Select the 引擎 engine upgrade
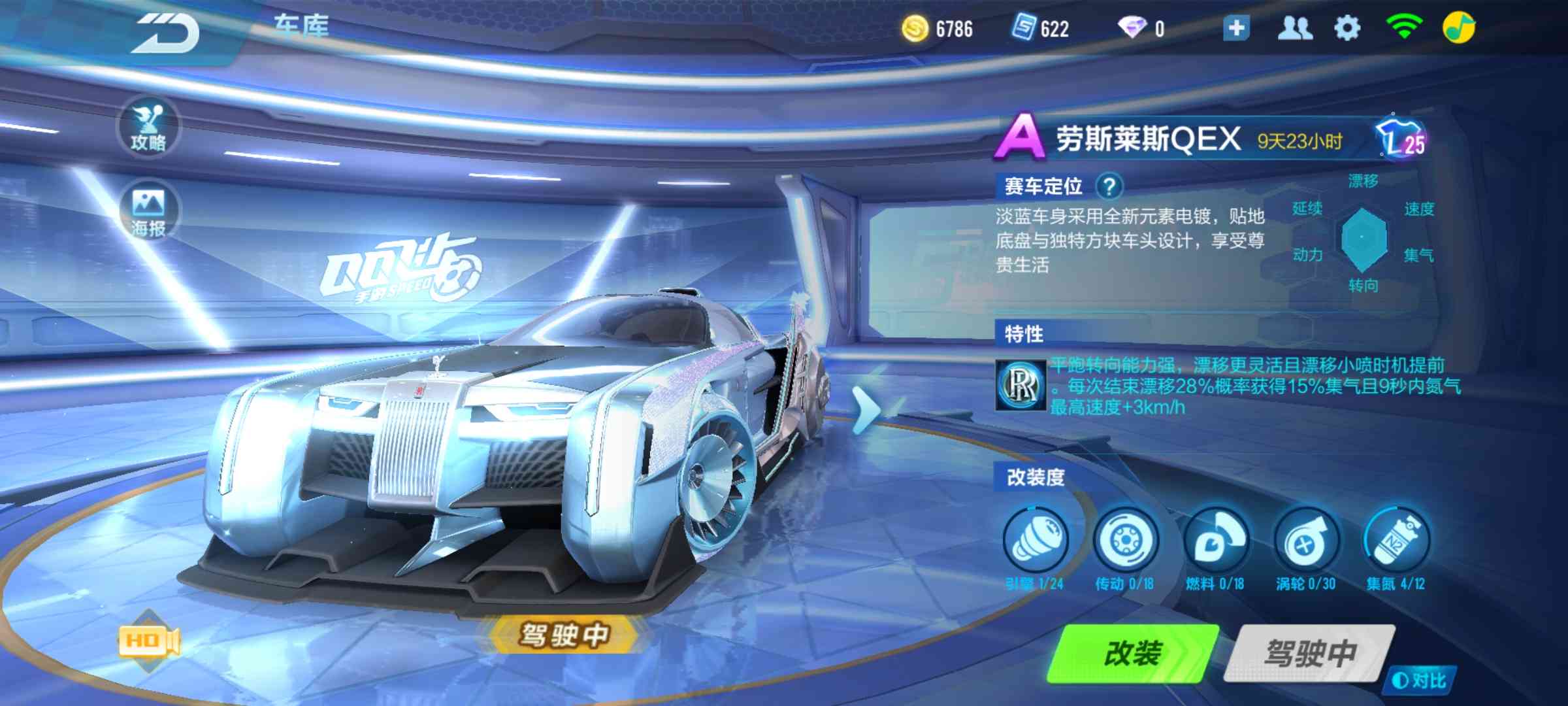The height and width of the screenshot is (706, 1568). (1036, 542)
